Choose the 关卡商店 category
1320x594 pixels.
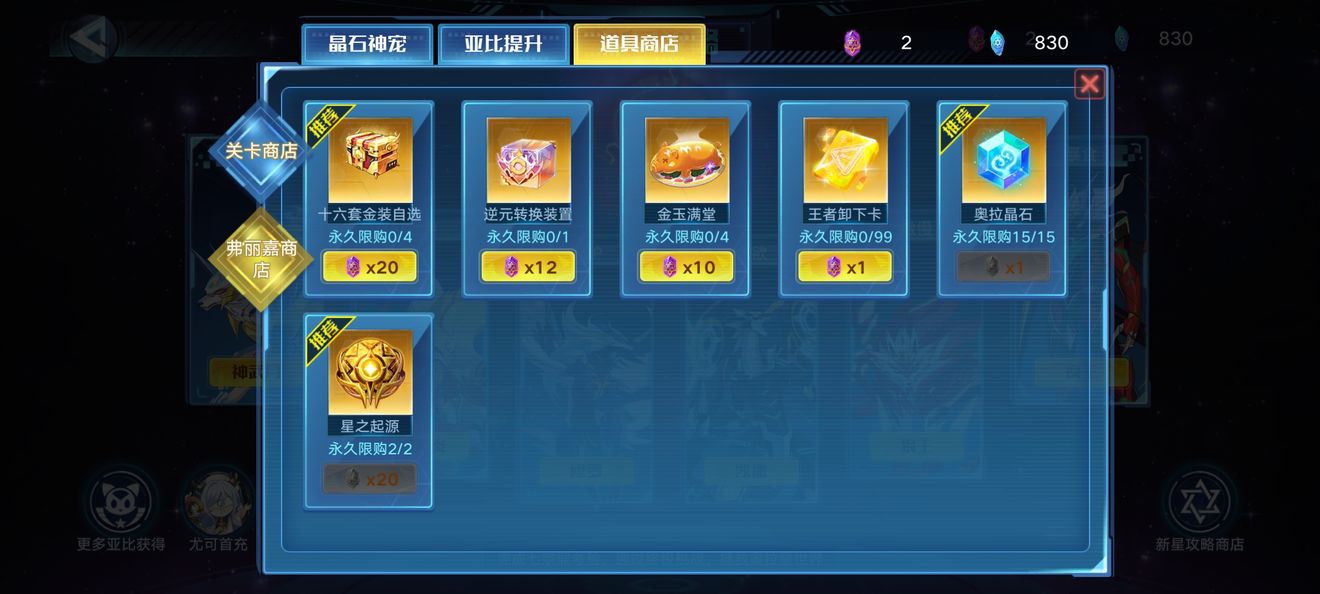pos(261,151)
